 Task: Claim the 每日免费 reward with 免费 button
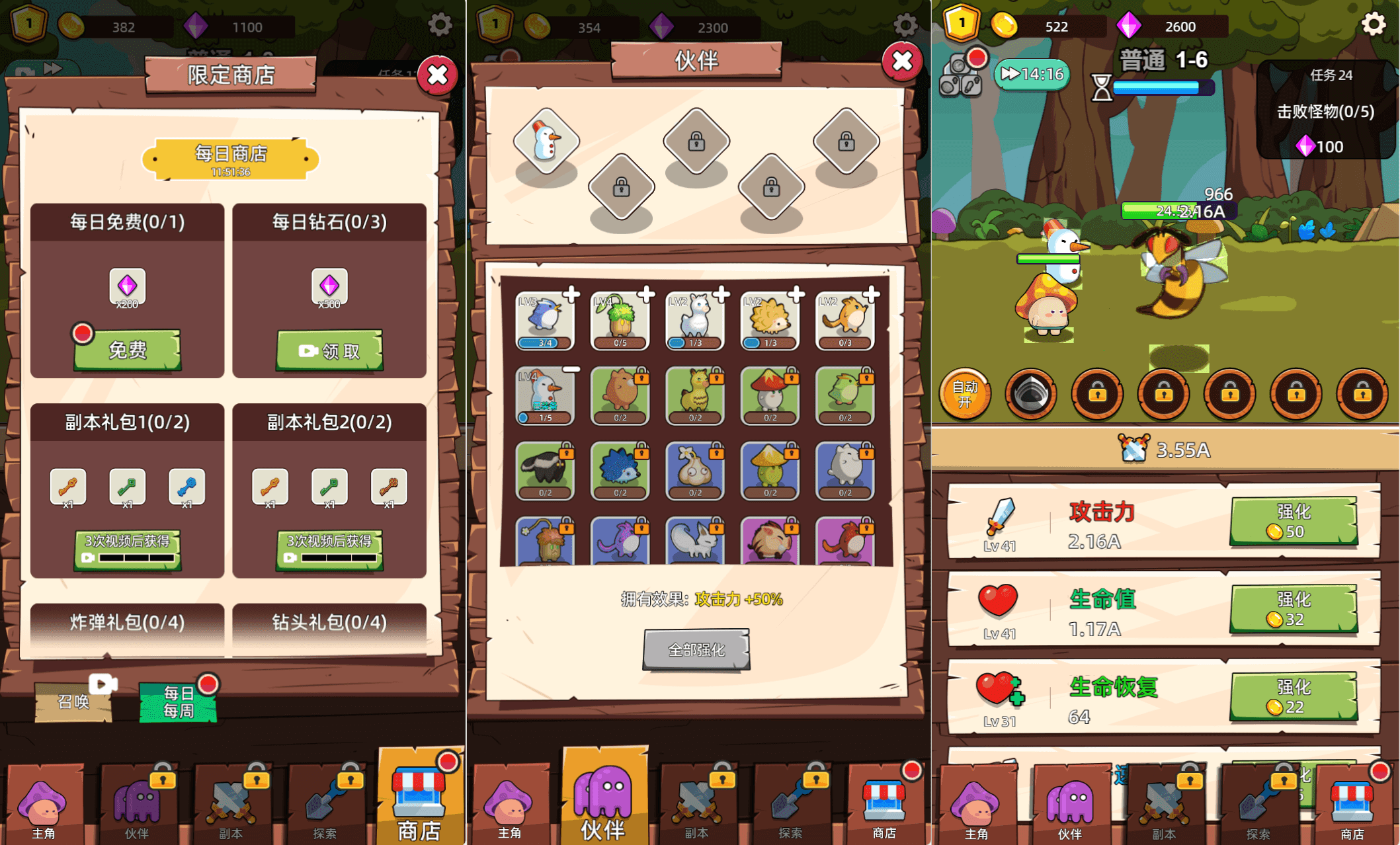pos(127,350)
